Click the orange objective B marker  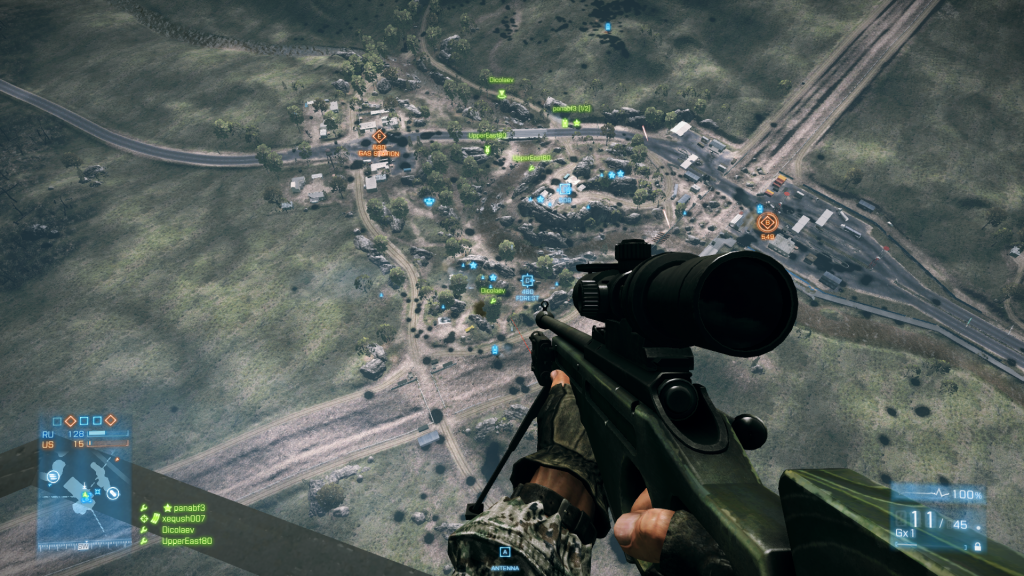pos(767,222)
